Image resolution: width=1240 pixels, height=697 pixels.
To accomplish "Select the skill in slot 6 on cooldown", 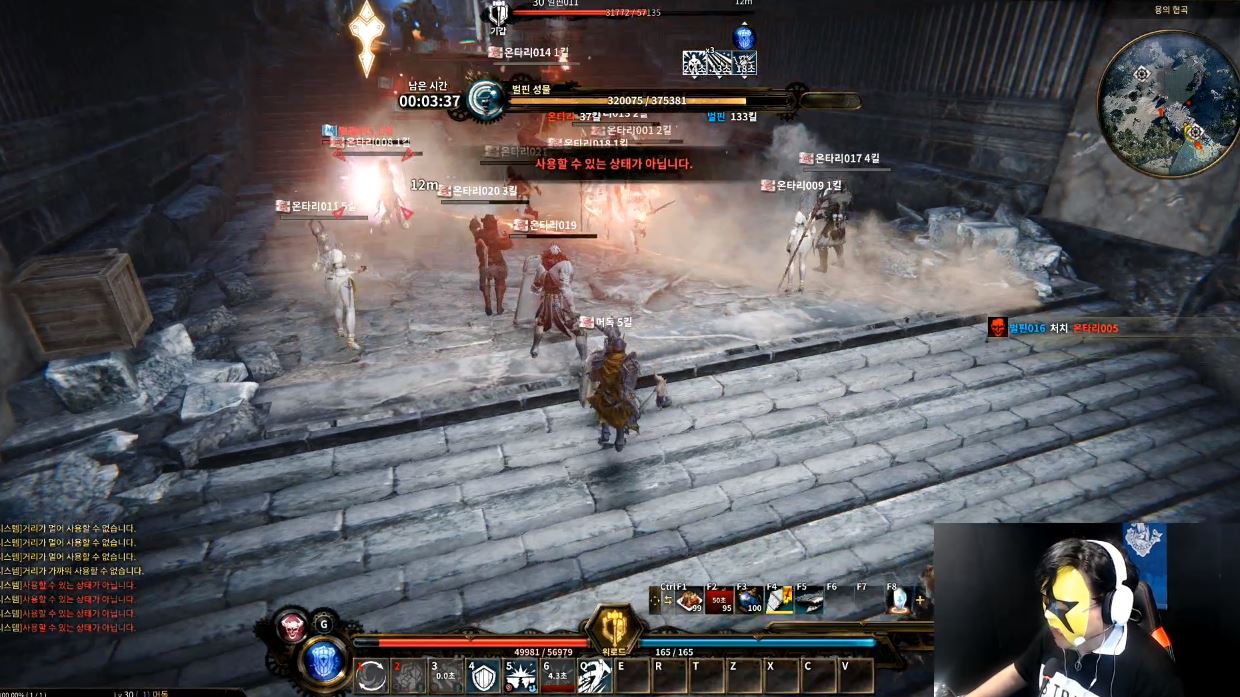I will (x=558, y=677).
